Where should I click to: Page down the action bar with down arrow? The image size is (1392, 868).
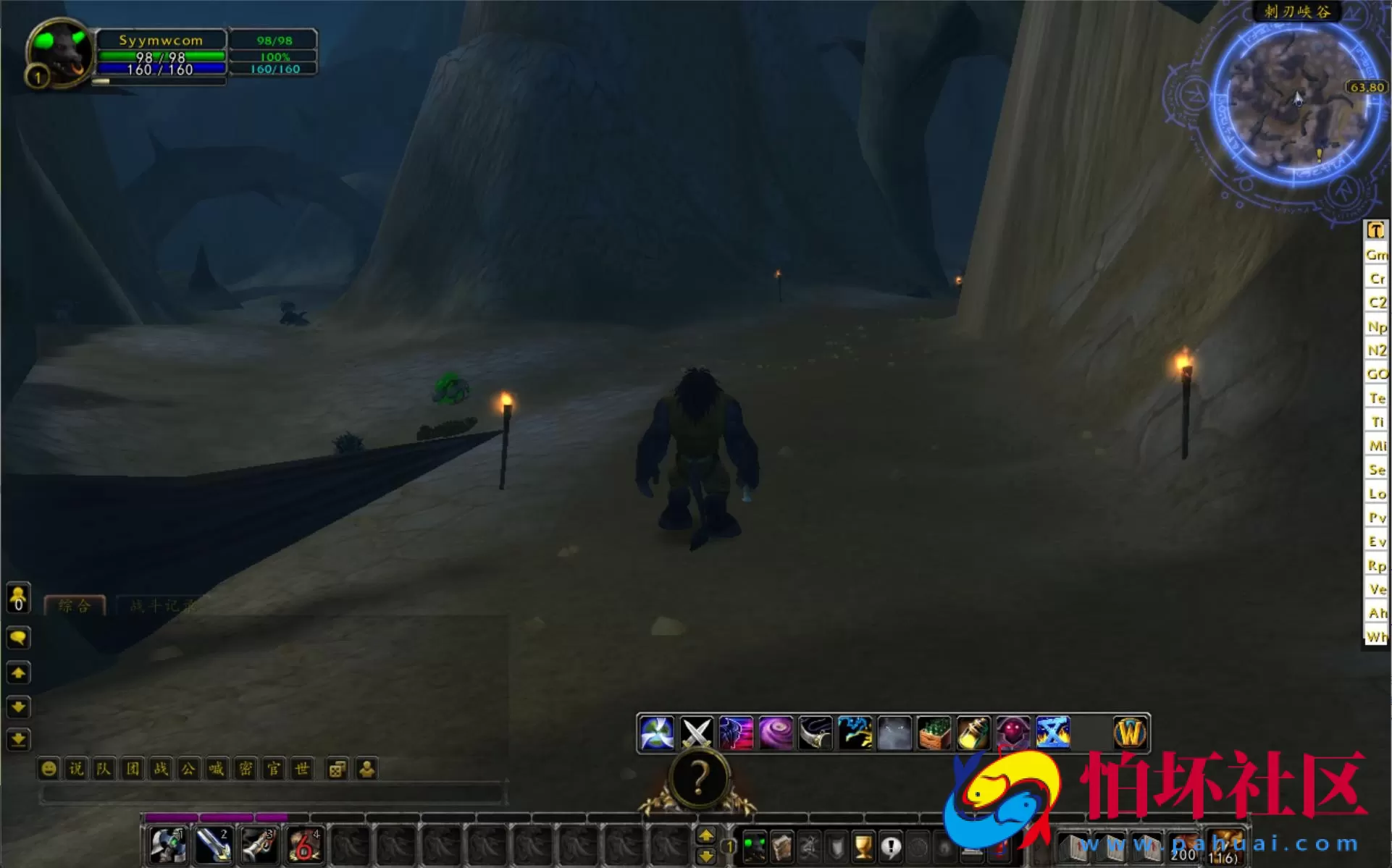tap(707, 856)
